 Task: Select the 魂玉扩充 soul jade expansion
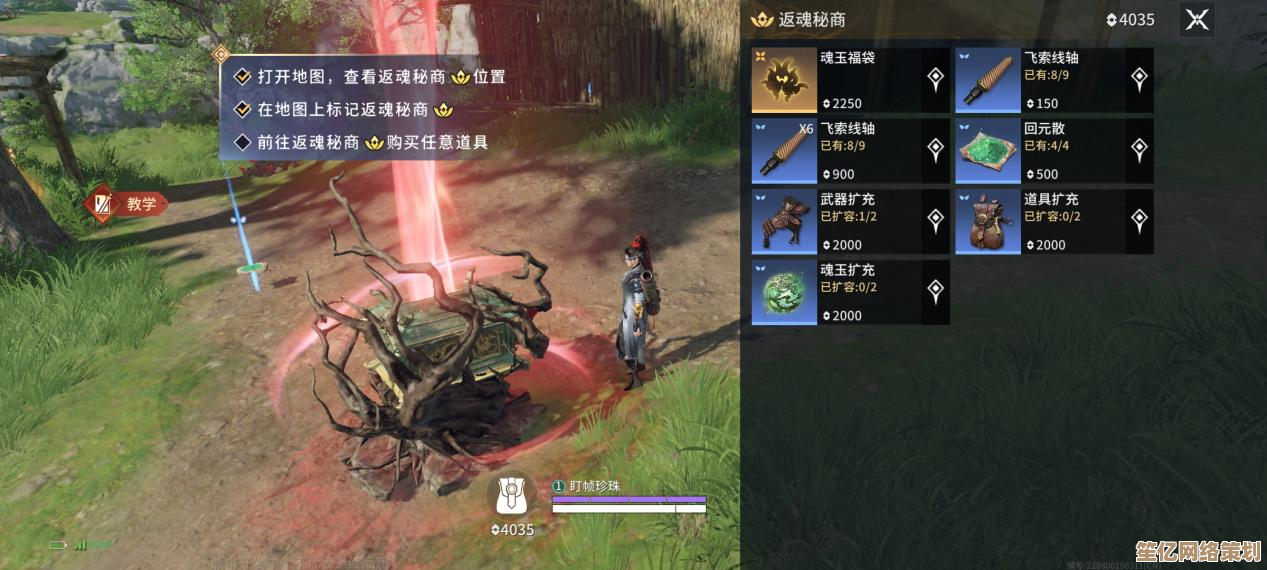[850, 293]
